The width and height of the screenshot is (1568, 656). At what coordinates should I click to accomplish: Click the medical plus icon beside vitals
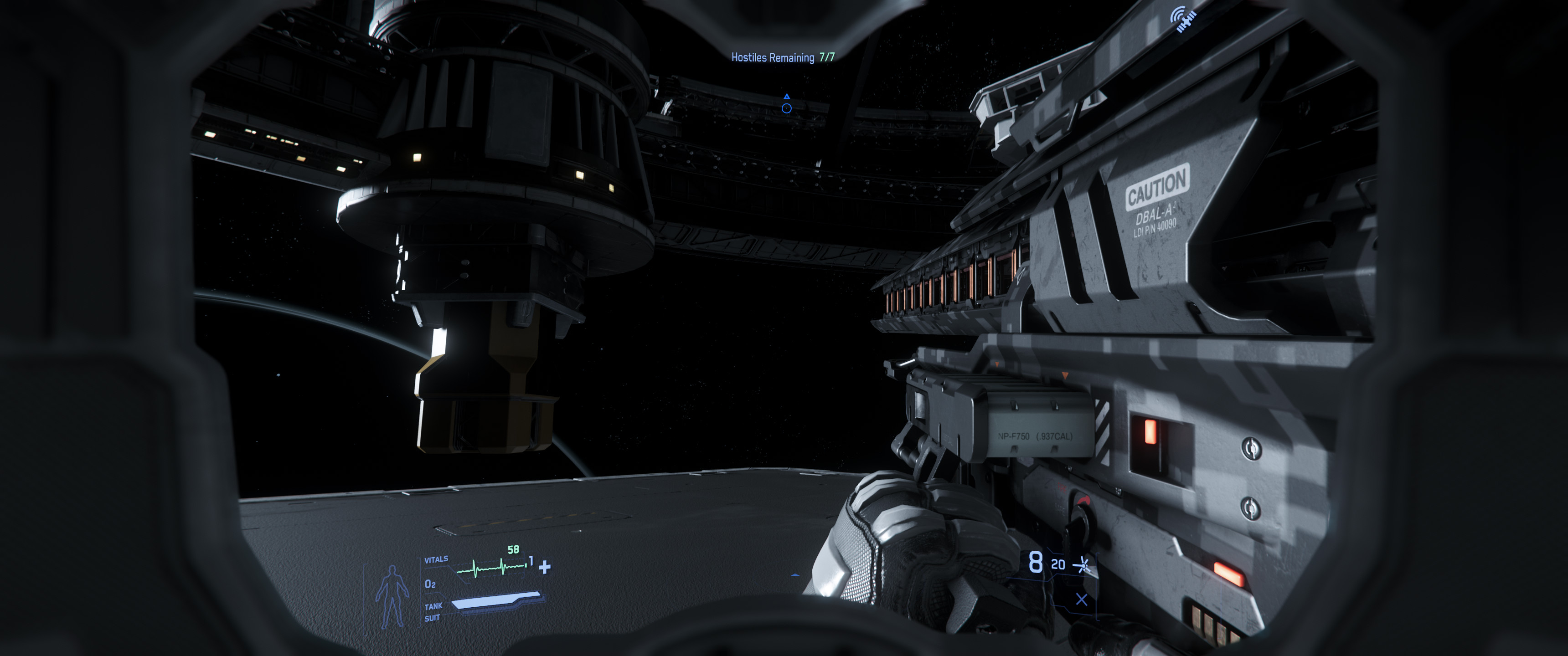point(545,567)
